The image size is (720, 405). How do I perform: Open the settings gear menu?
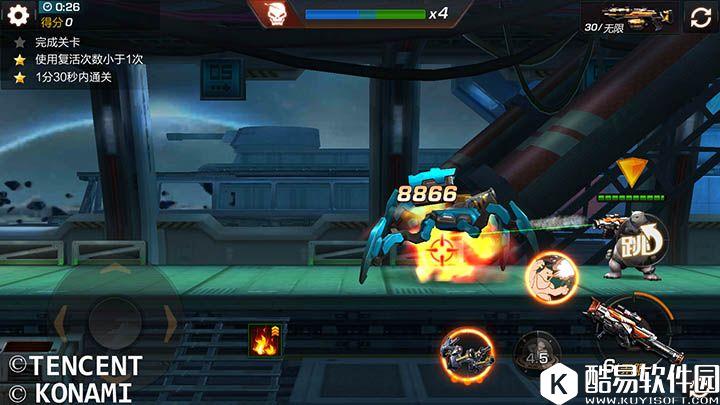[x=19, y=16]
